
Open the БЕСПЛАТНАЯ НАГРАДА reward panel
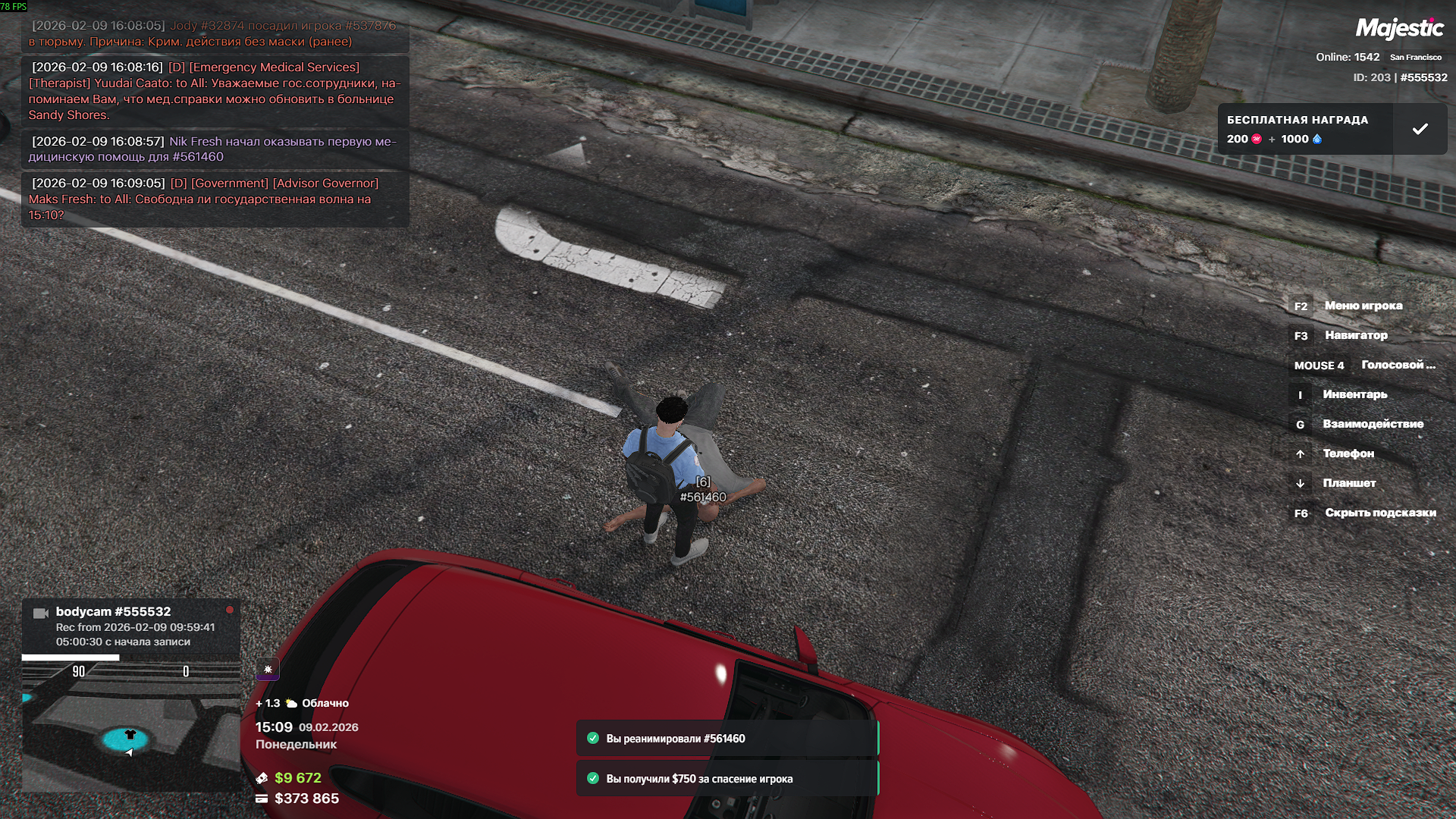[1304, 130]
